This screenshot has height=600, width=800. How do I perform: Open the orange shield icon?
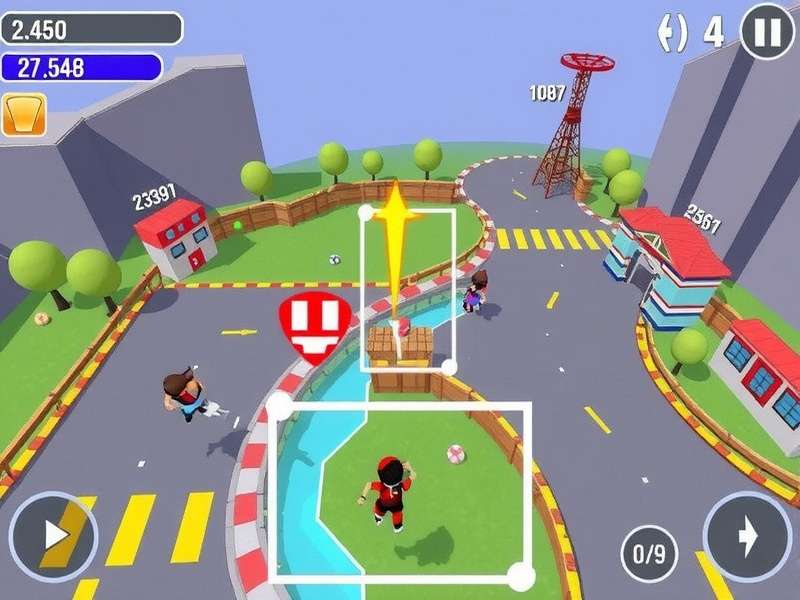pyautogui.click(x=24, y=115)
